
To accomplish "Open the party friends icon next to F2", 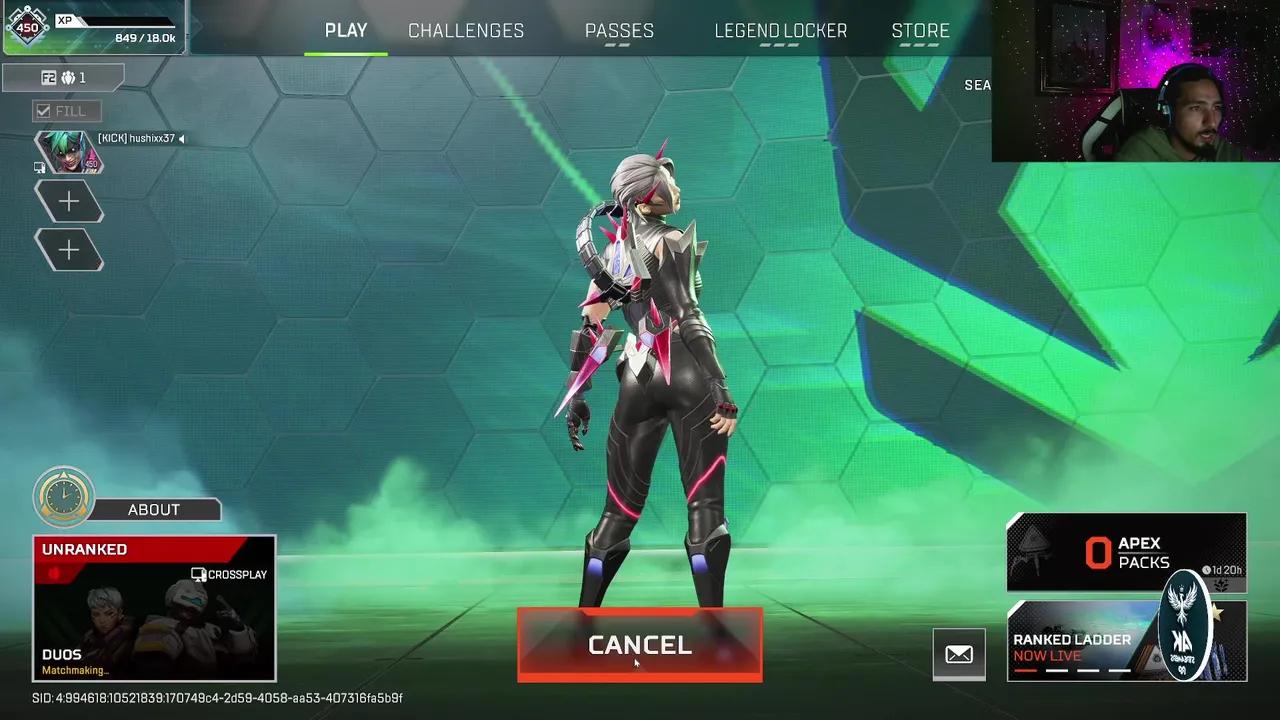I will click(68, 78).
